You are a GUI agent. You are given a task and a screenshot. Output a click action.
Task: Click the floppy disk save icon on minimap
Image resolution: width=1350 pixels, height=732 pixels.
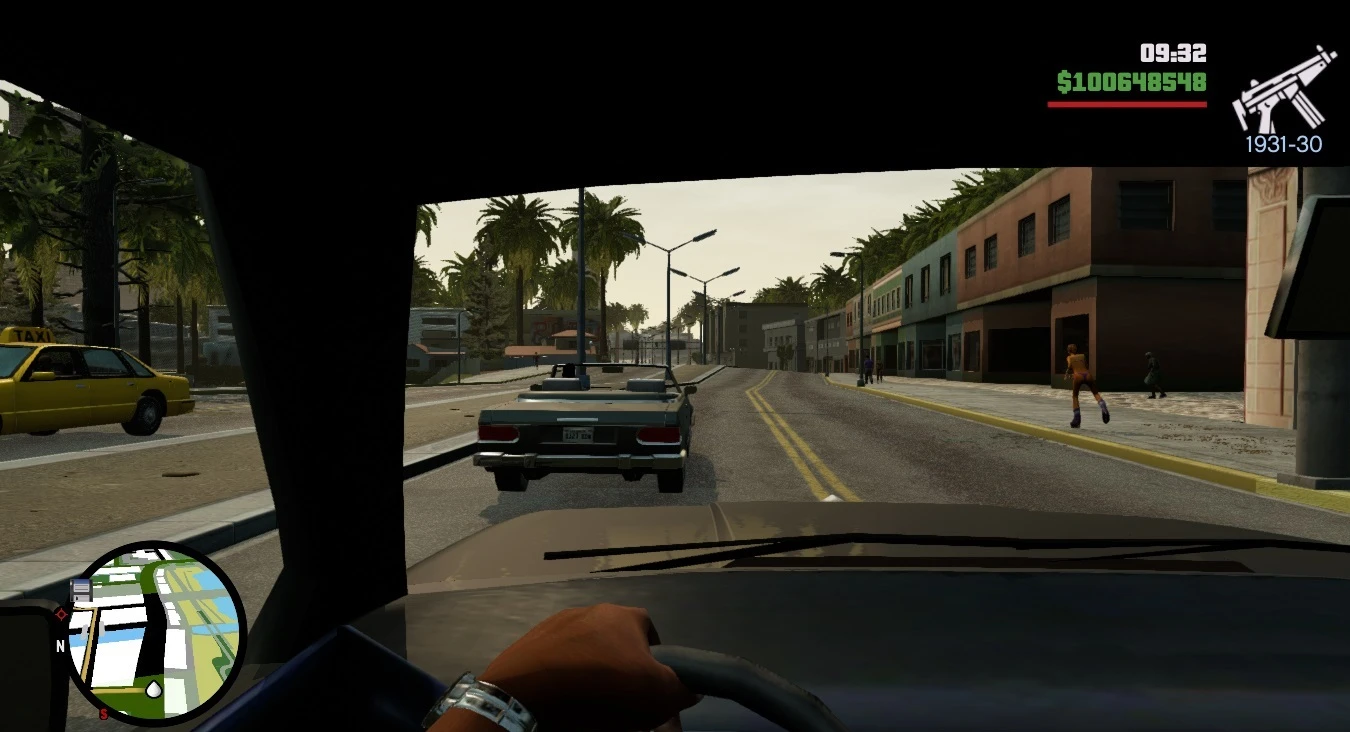coord(83,589)
